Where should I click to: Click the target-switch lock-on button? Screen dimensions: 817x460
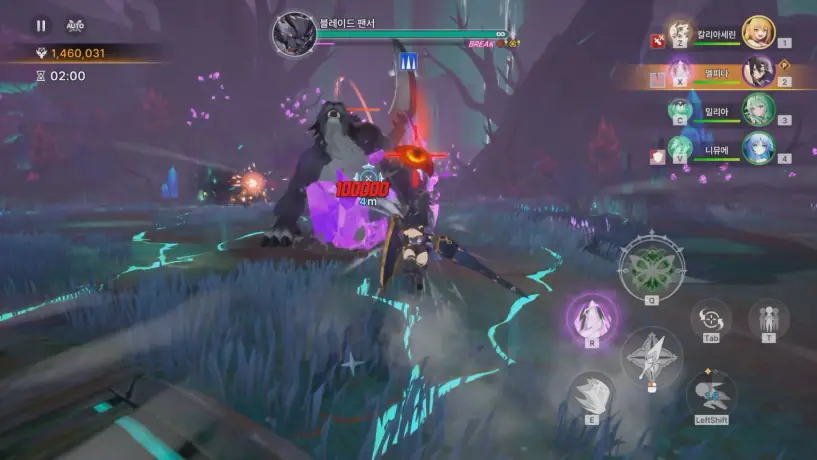pyautogui.click(x=711, y=319)
